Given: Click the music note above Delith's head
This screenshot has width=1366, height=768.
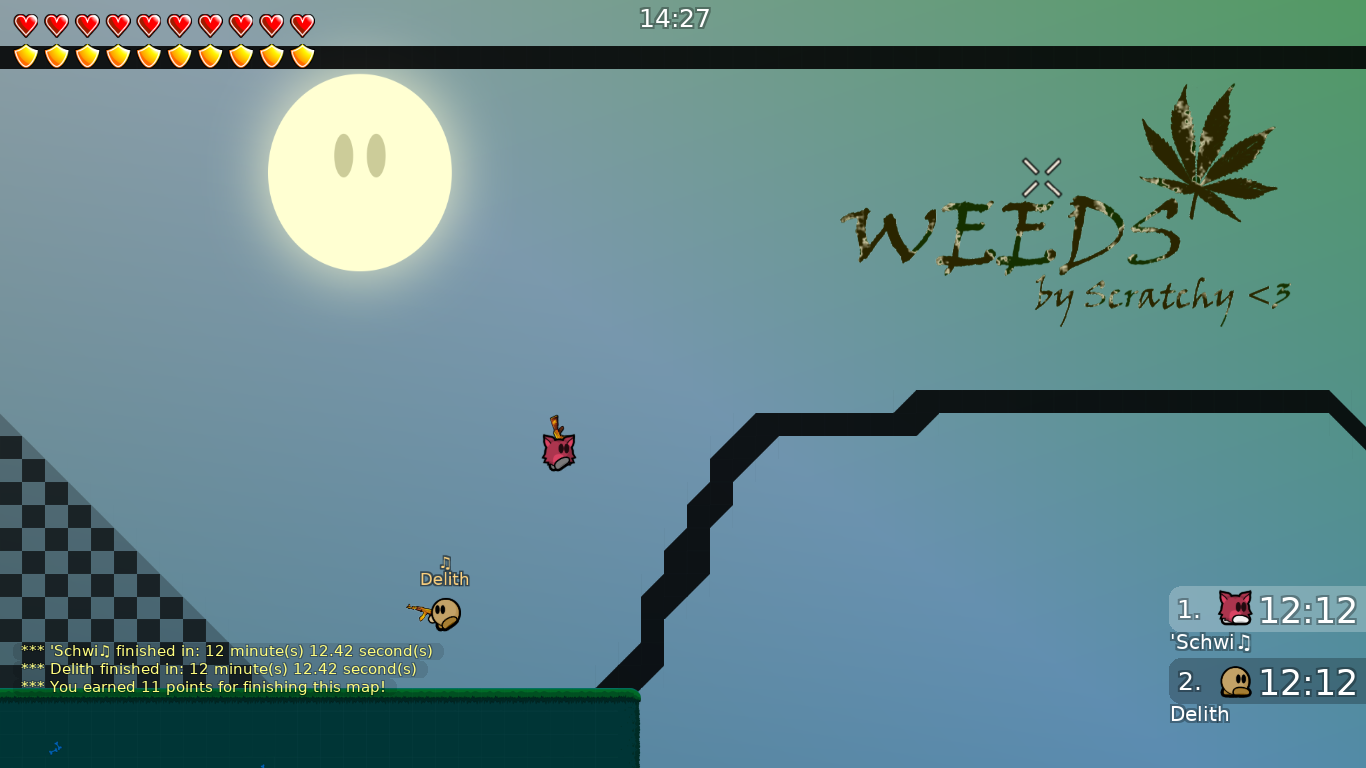Looking at the screenshot, I should tap(446, 562).
